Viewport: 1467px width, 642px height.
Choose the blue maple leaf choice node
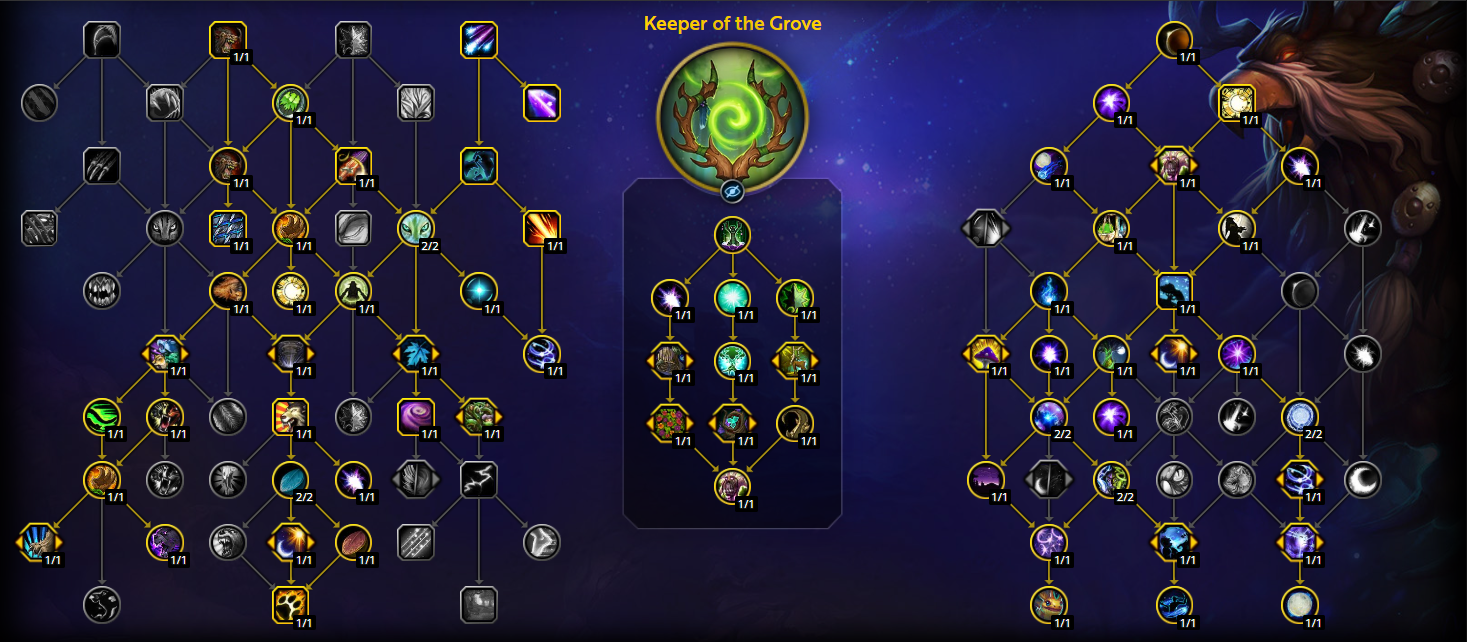415,354
